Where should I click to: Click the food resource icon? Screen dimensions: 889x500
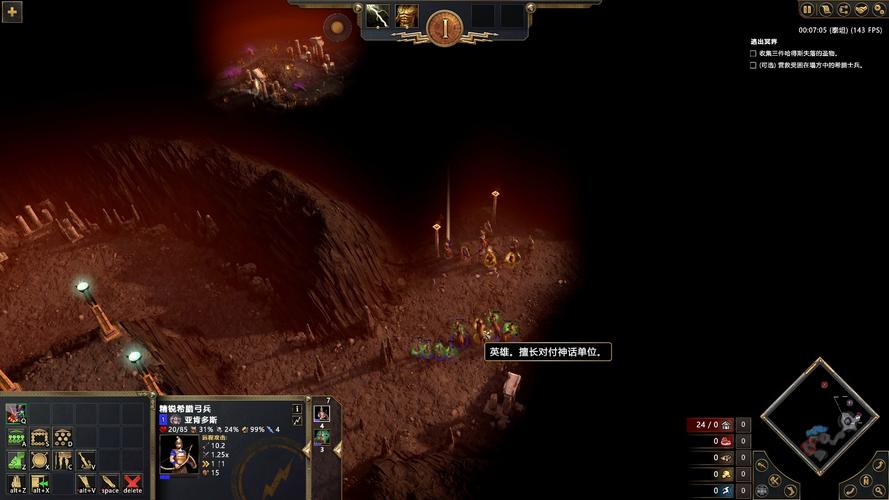click(727, 441)
